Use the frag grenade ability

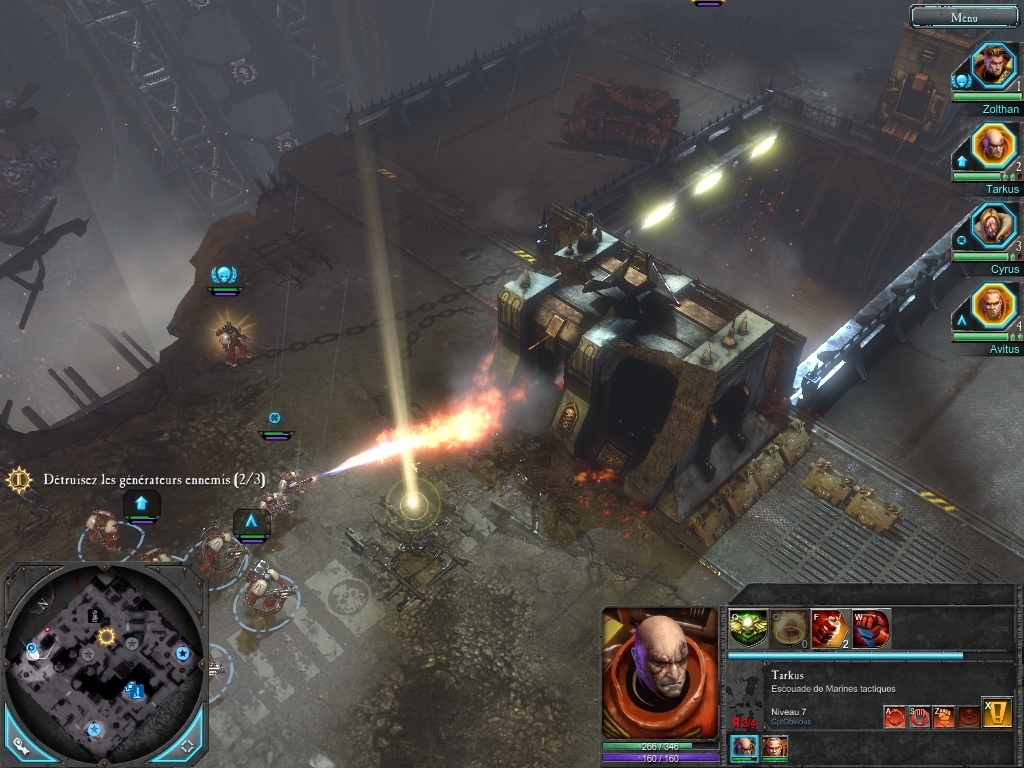pyautogui.click(x=830, y=628)
